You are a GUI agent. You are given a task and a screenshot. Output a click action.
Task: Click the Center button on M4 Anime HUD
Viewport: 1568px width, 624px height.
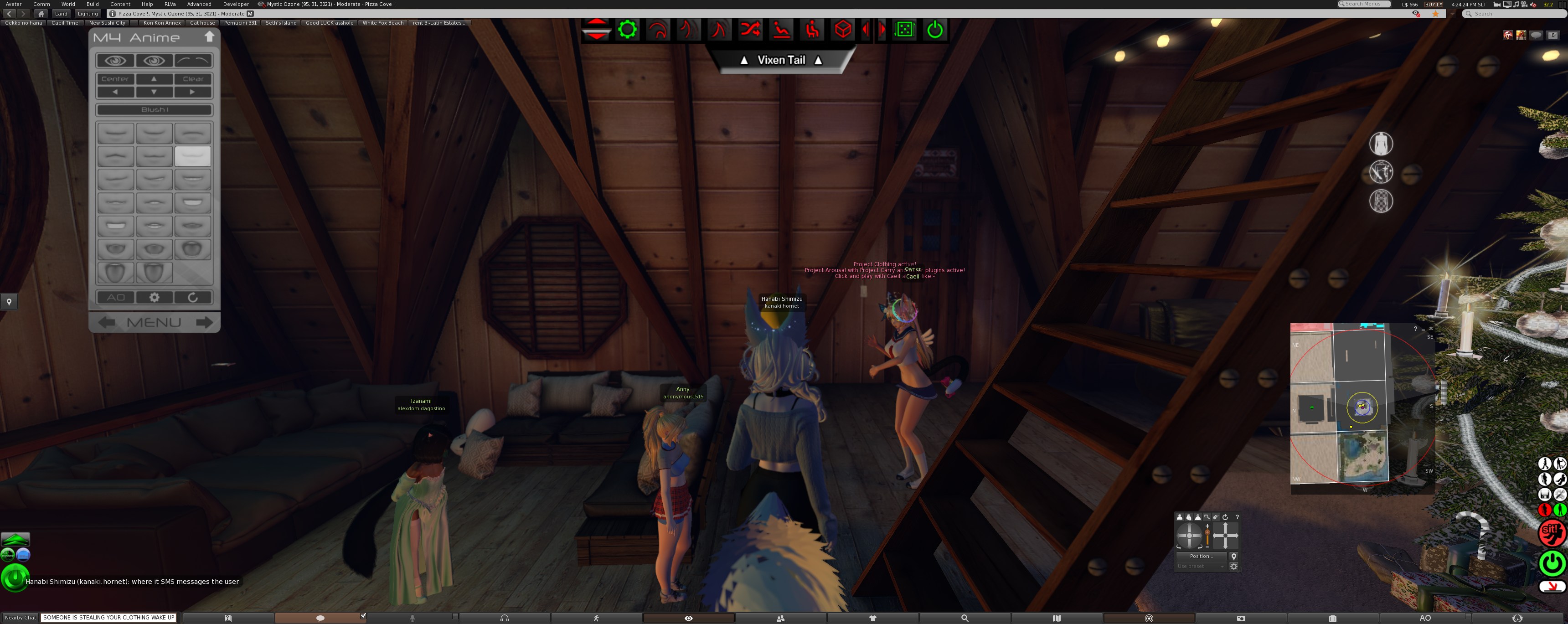click(115, 79)
